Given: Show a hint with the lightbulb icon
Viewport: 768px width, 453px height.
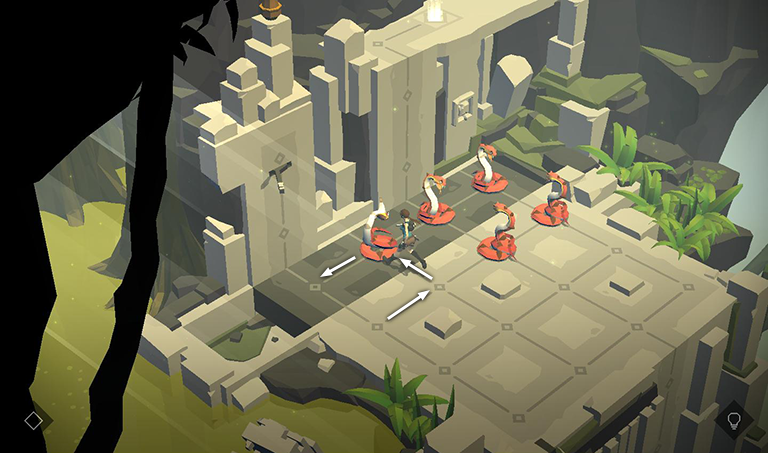Looking at the screenshot, I should [733, 419].
